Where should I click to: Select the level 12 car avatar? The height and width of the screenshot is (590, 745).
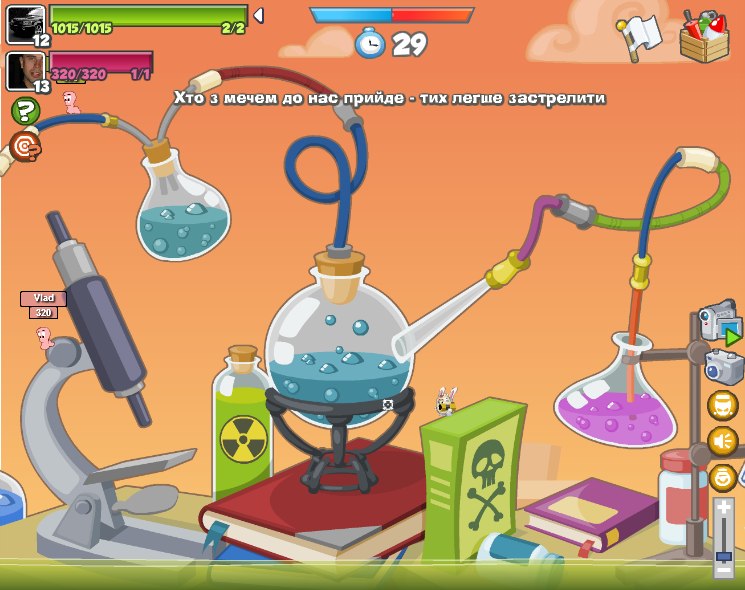(24, 22)
